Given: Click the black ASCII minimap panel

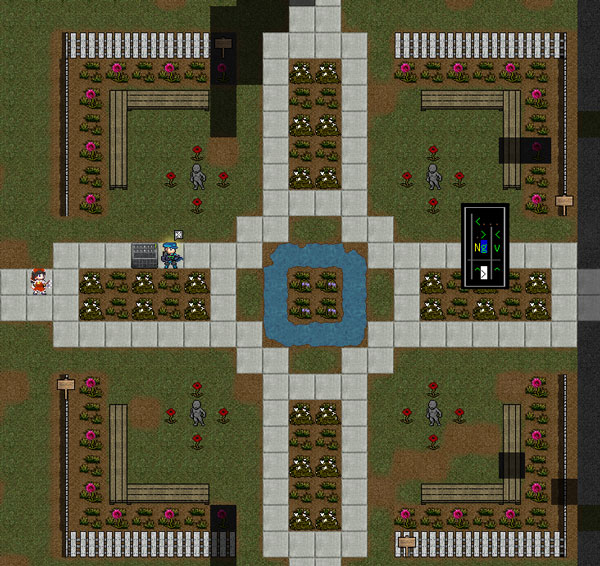Looking at the screenshot, I should 485,247.
